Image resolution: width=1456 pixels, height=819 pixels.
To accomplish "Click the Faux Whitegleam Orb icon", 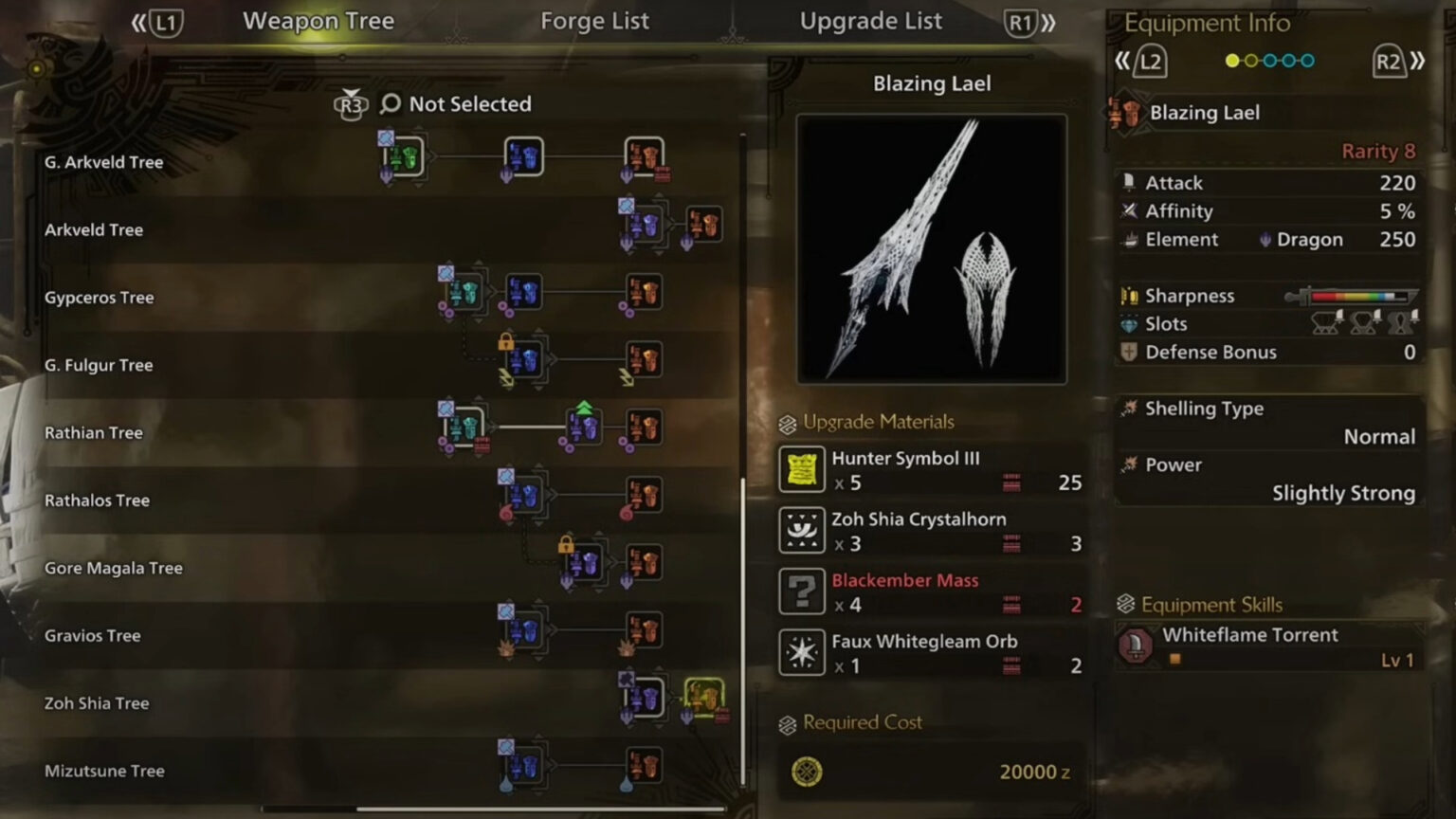I will [x=801, y=652].
